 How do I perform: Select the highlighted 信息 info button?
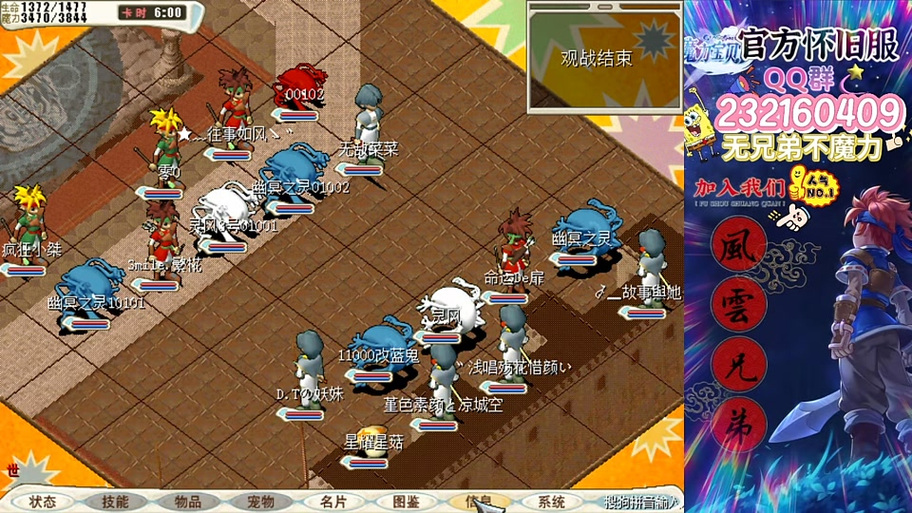478,502
